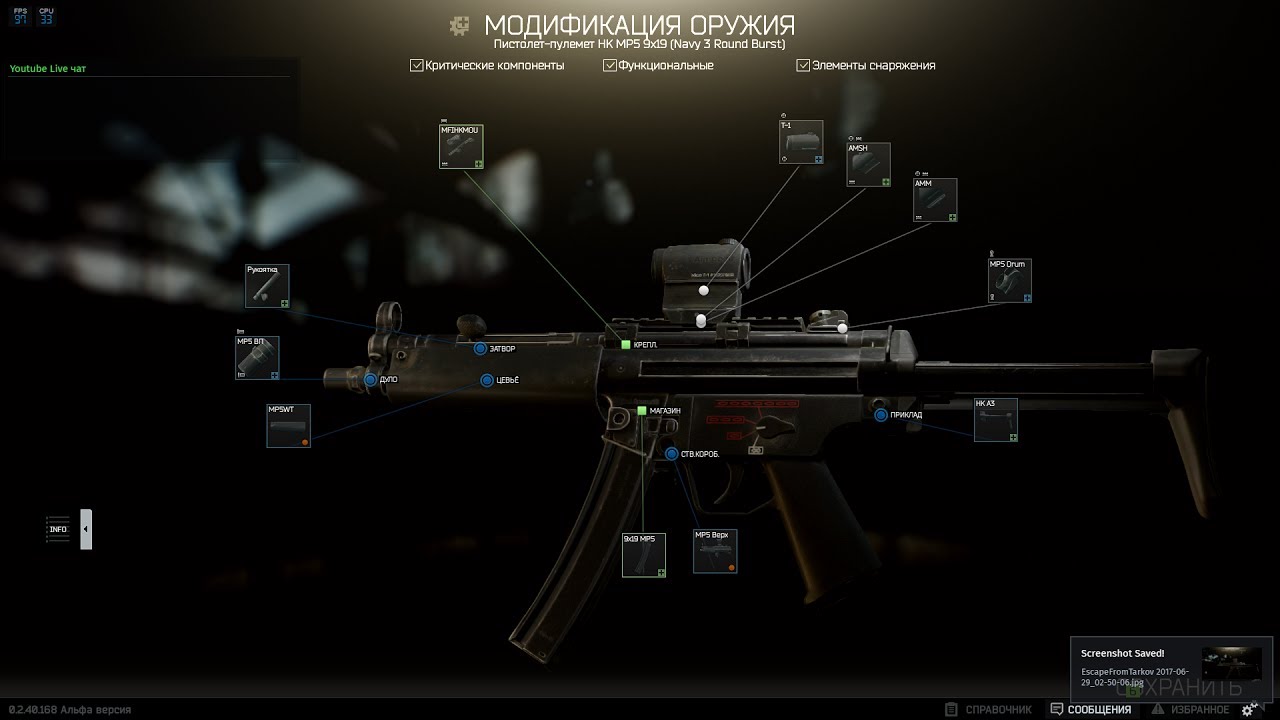
Task: Choose the 9x19 MP5 magazine slot
Action: pyautogui.click(x=643, y=555)
